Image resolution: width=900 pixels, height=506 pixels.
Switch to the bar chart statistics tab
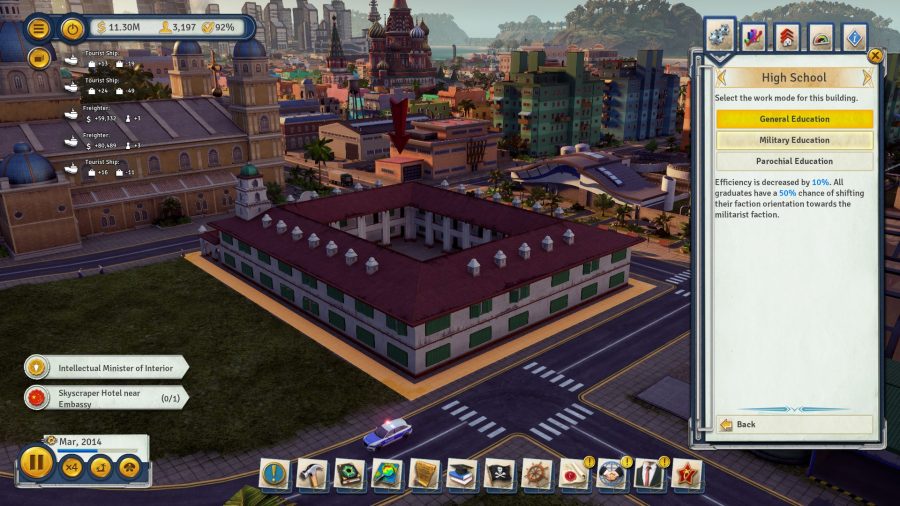754,38
